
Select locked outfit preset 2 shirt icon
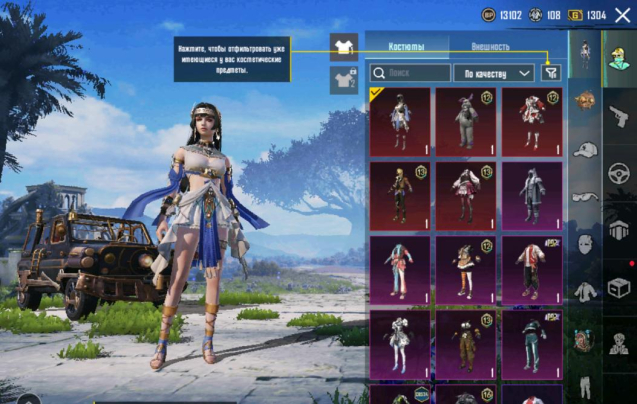click(344, 80)
